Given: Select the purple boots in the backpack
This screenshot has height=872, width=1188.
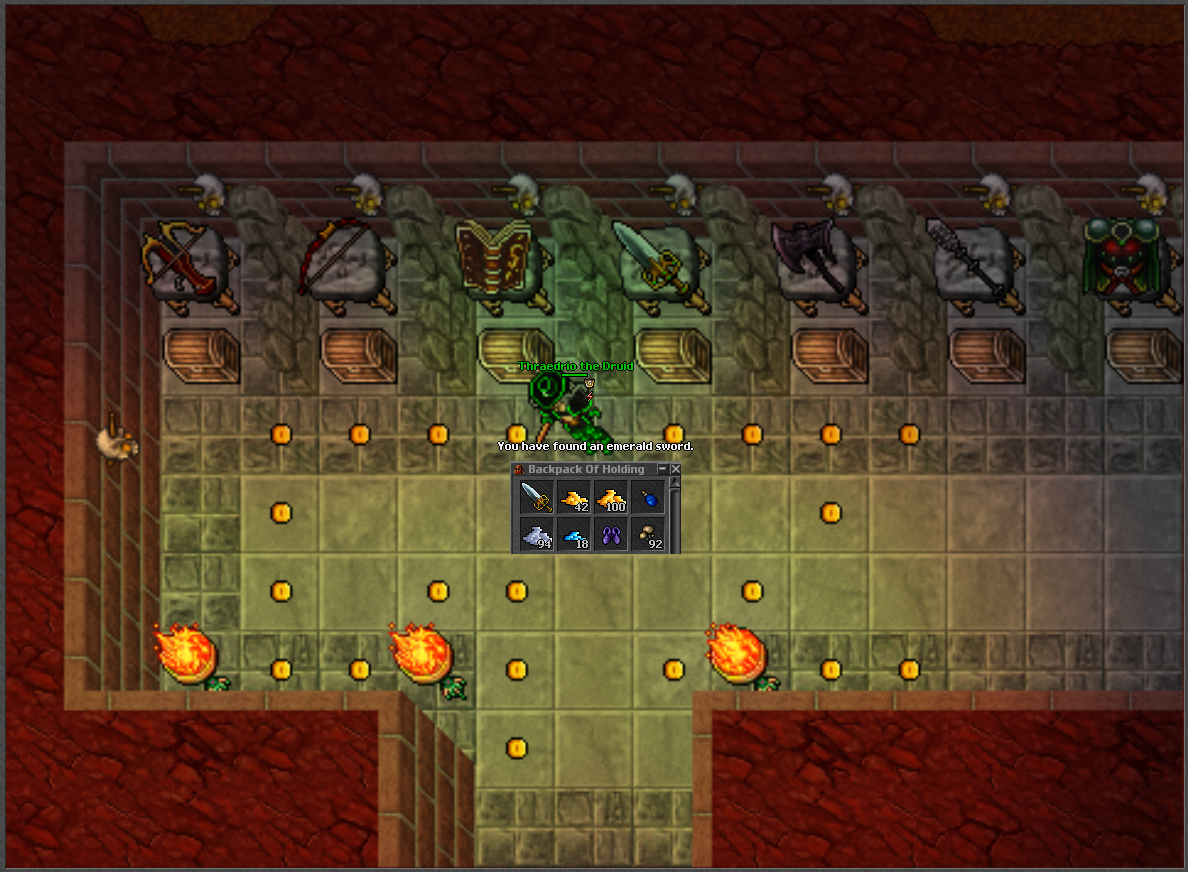Looking at the screenshot, I should (611, 534).
